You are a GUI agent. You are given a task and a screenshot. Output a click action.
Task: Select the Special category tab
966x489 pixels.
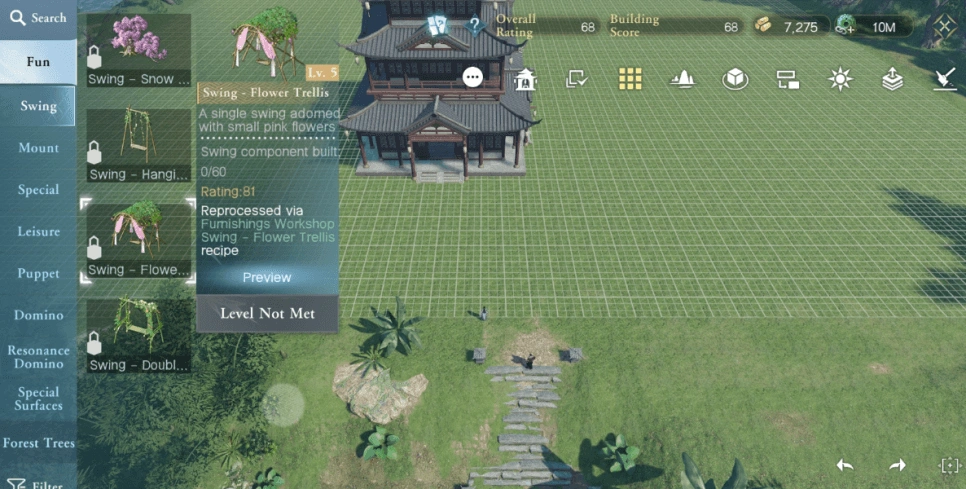pyautogui.click(x=38, y=190)
